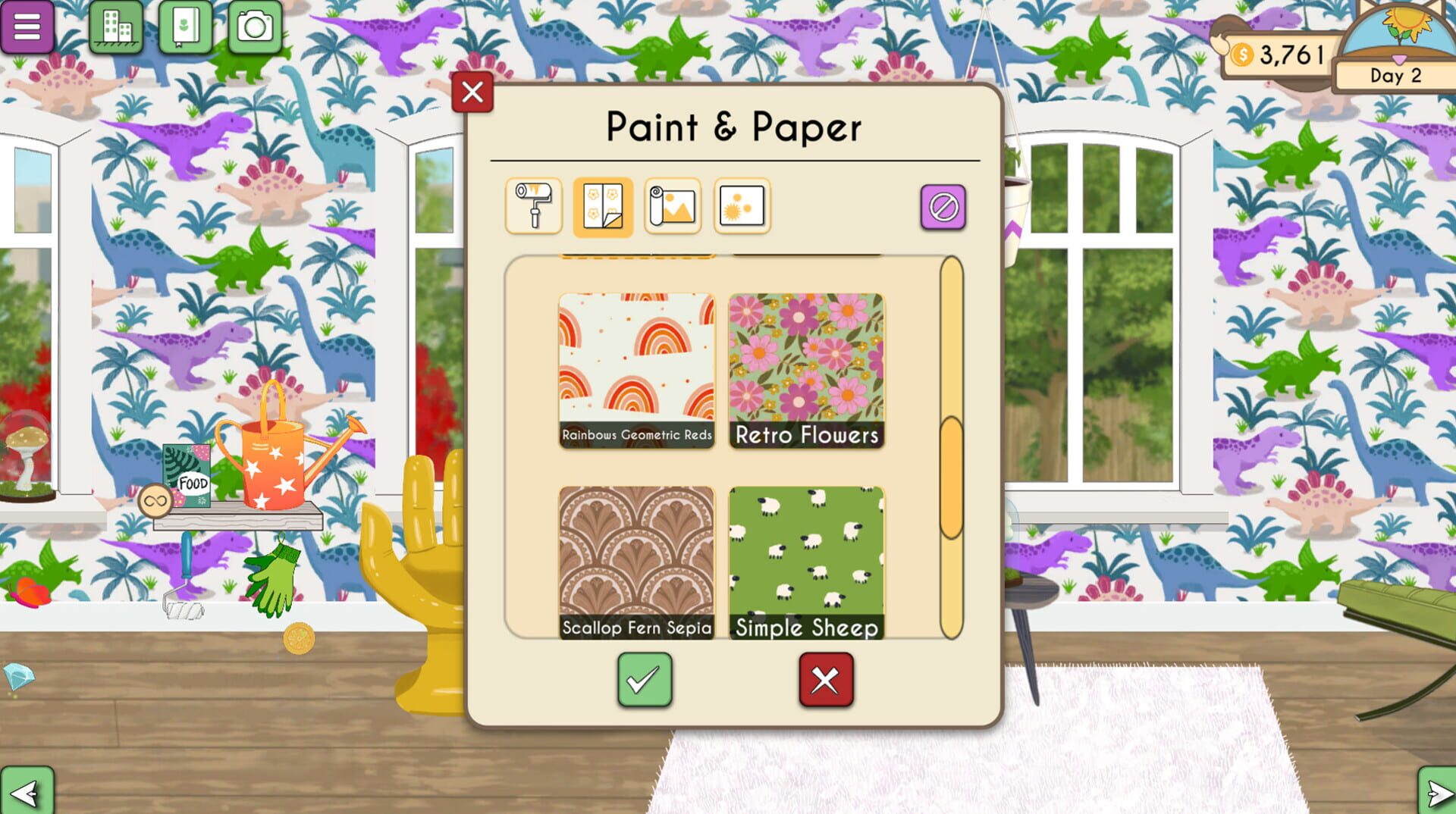Select the Scallop Fern Sepia swatch
Image resolution: width=1456 pixels, height=814 pixels.
(637, 557)
